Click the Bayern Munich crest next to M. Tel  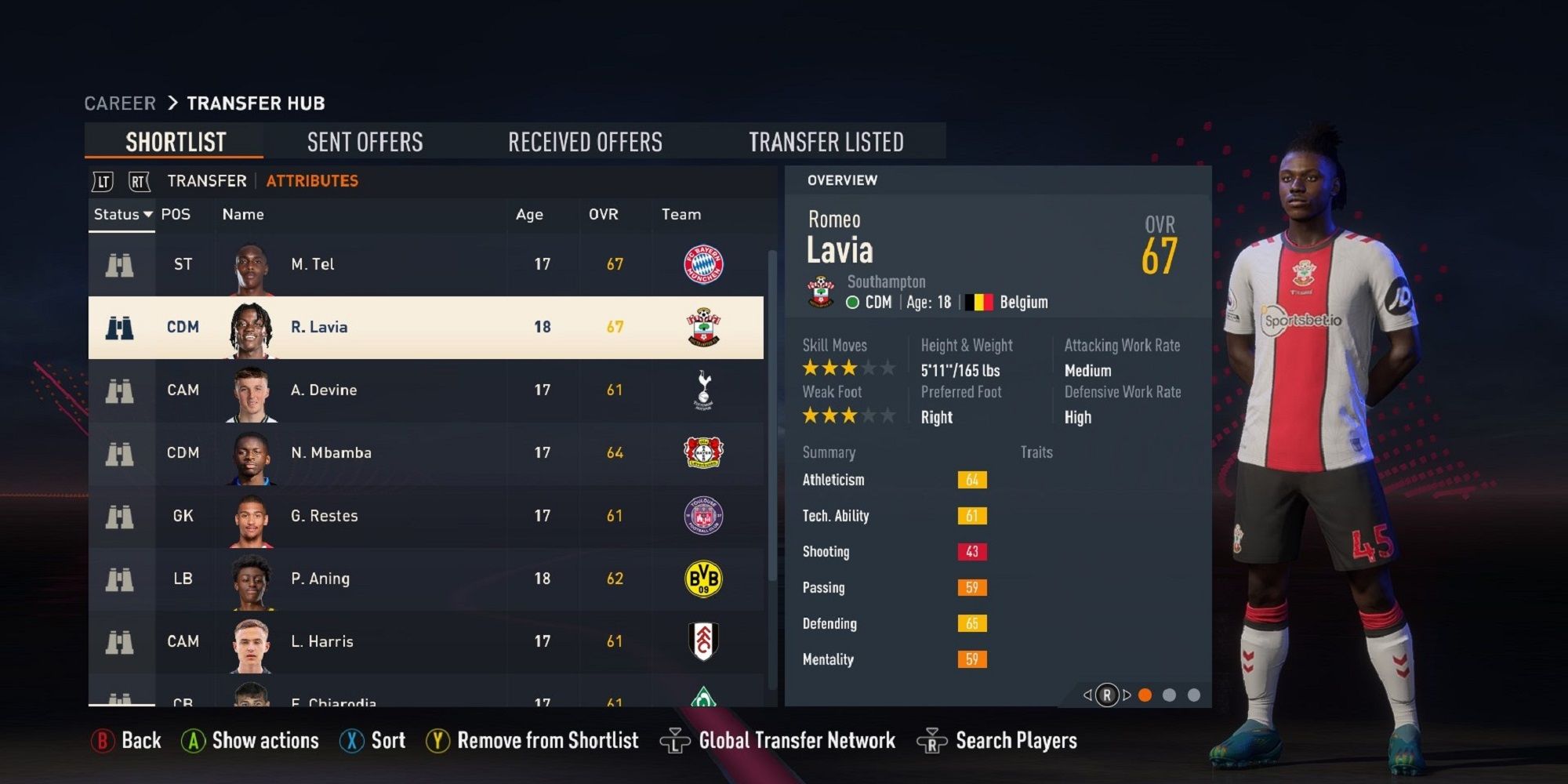coord(703,264)
